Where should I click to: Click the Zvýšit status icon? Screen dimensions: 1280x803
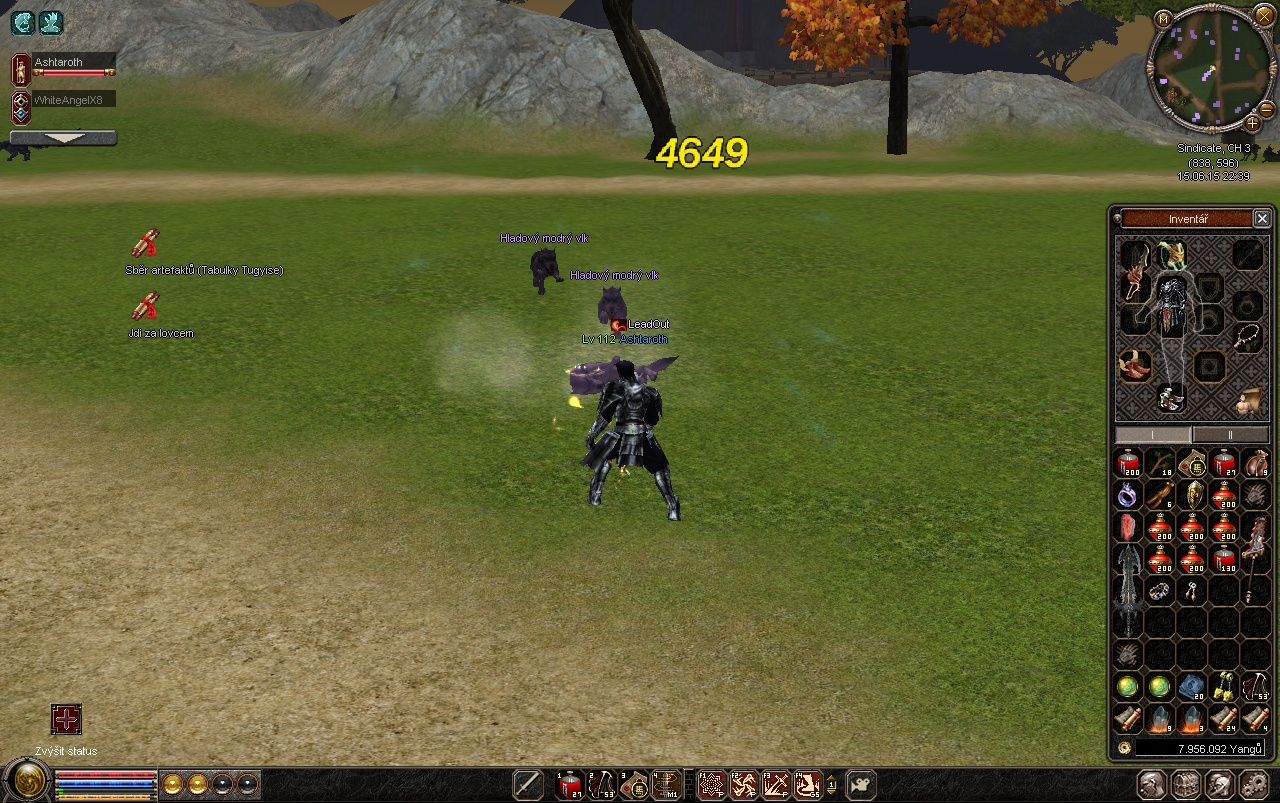tap(66, 719)
